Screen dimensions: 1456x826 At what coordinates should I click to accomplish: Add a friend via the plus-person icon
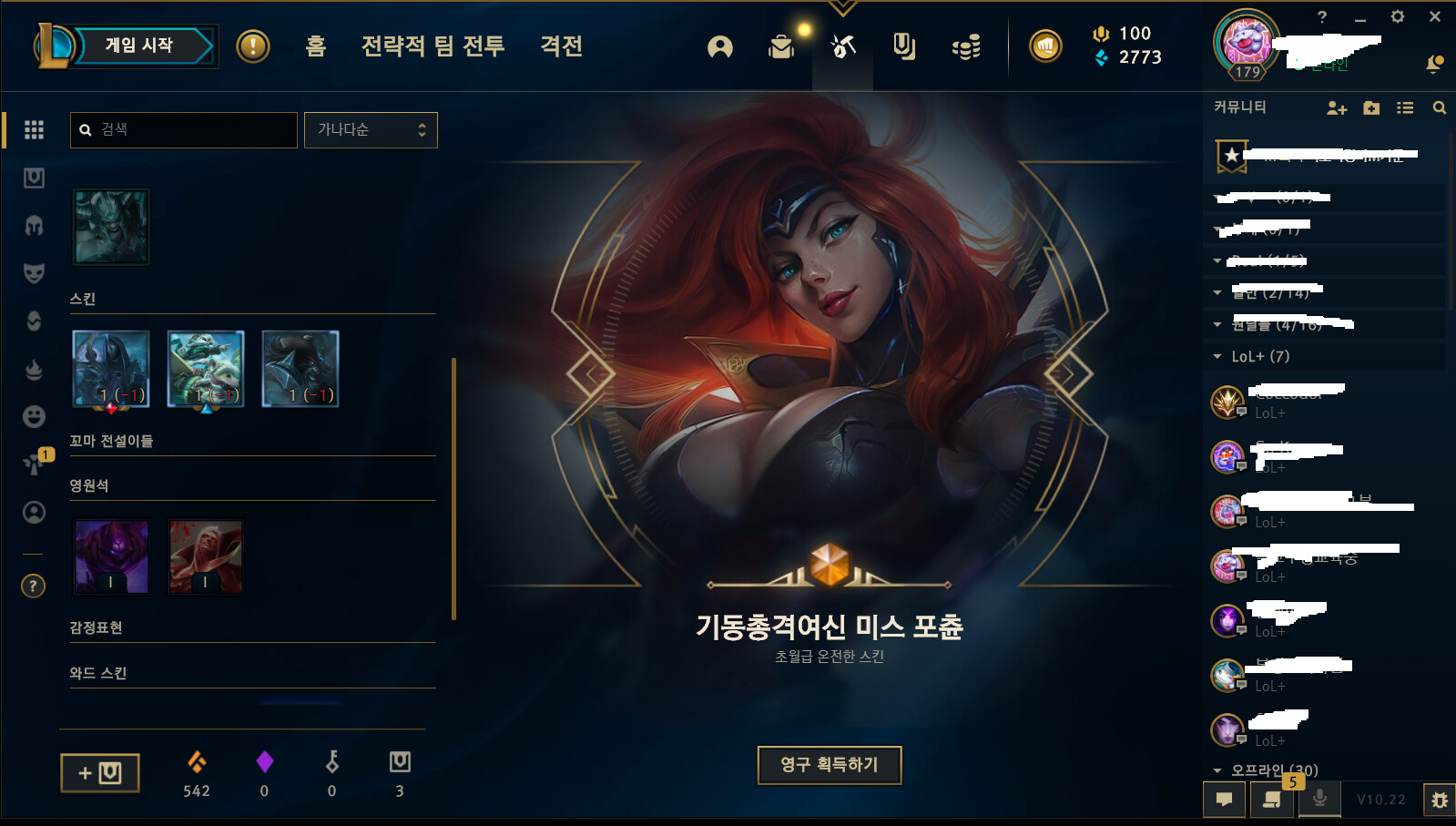[x=1336, y=107]
